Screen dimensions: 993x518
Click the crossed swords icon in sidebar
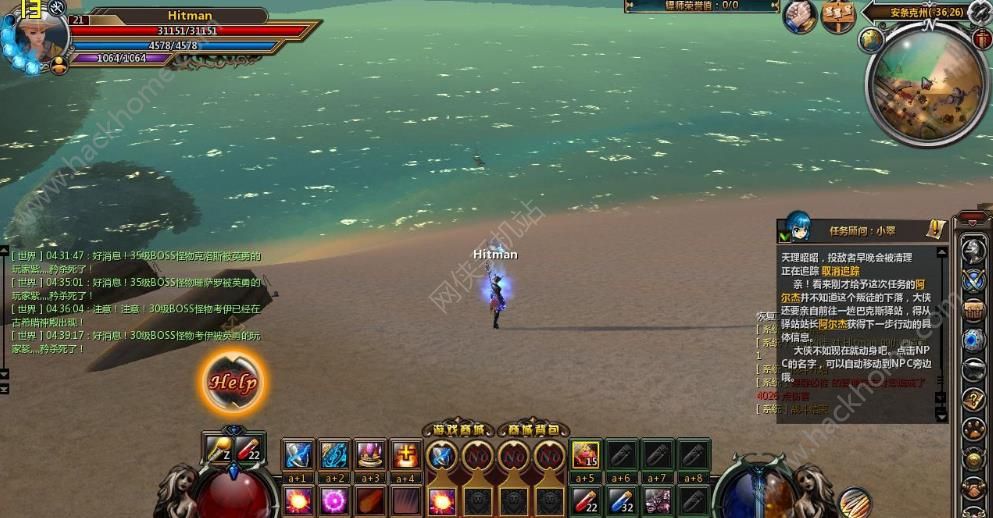tap(974, 280)
